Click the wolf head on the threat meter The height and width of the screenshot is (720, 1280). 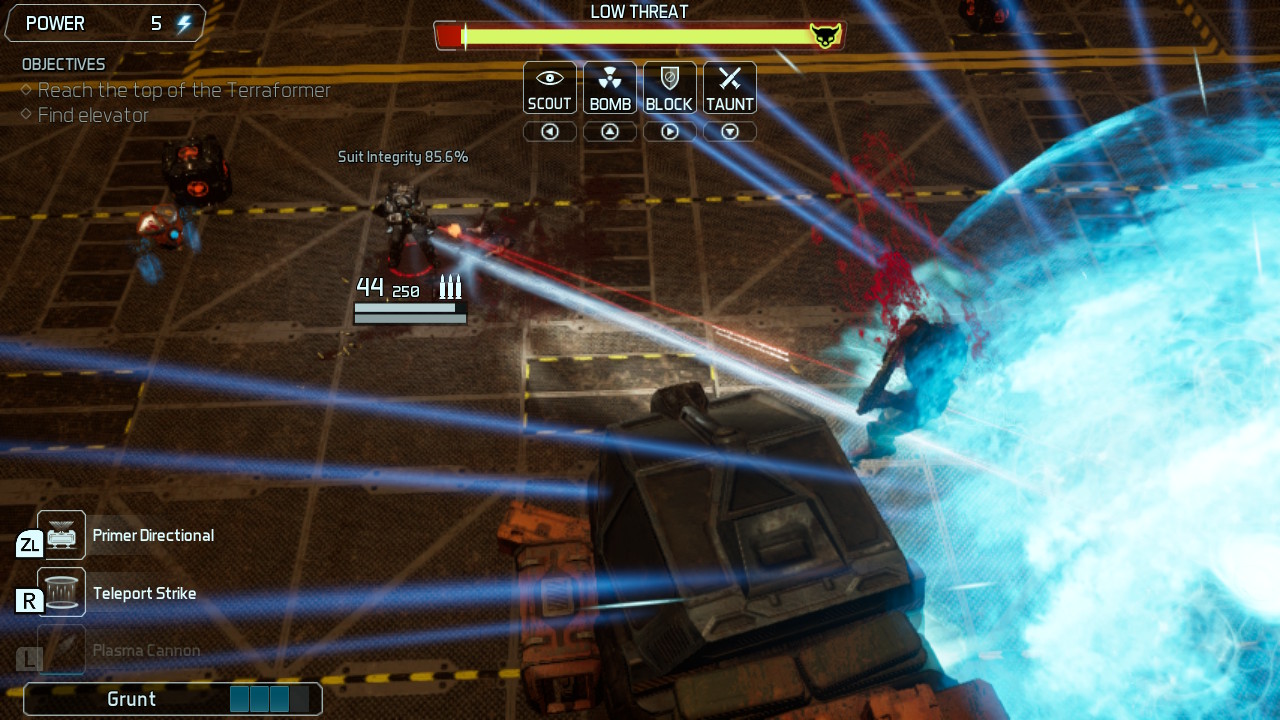point(825,33)
